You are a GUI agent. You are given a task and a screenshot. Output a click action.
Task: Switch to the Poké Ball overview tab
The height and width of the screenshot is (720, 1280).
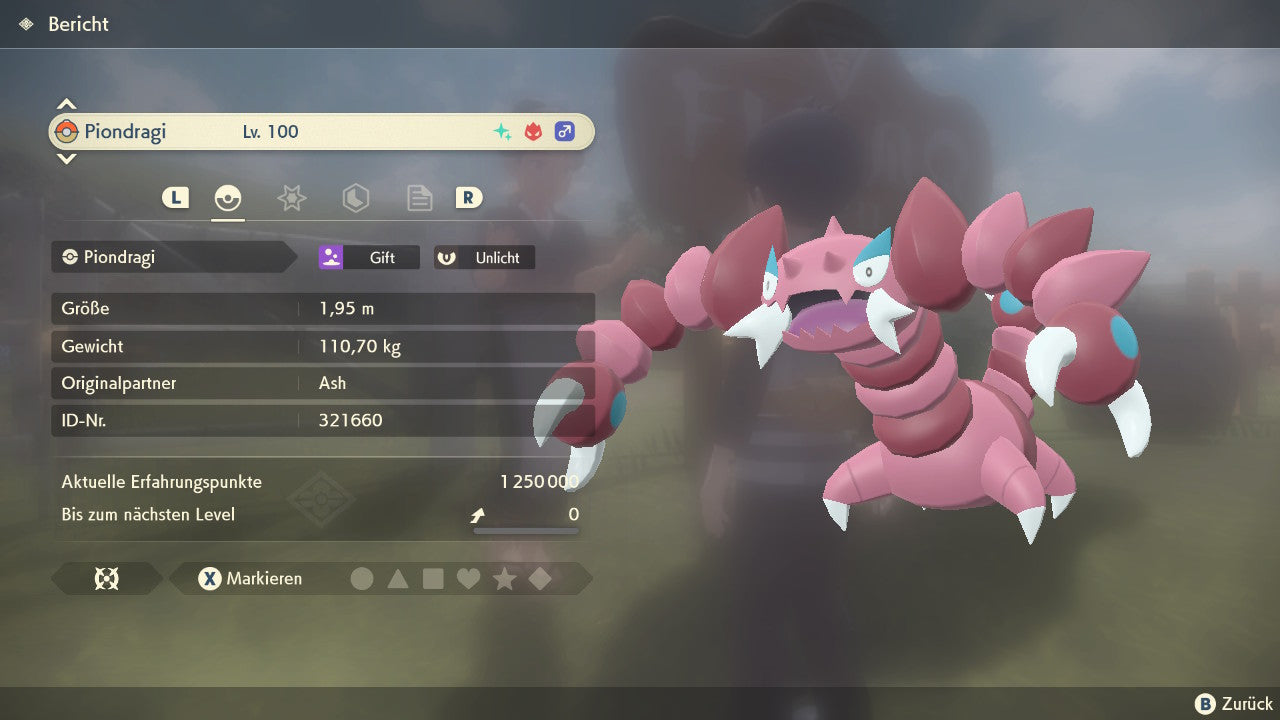pos(229,198)
